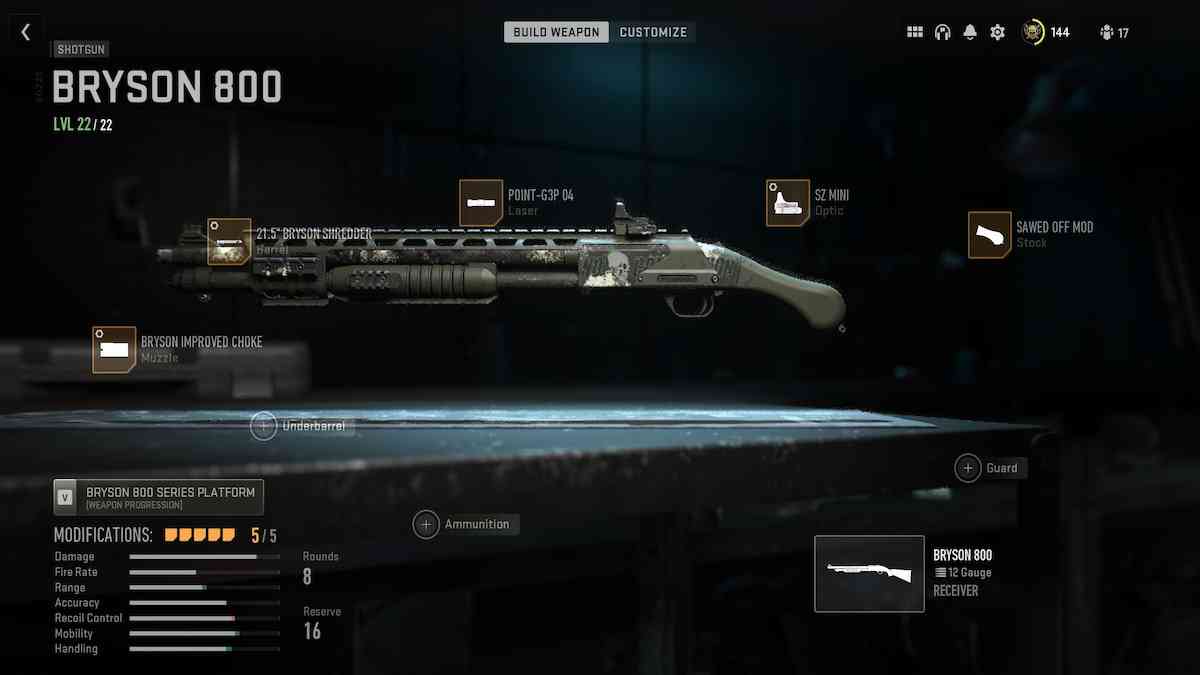Viewport: 1200px width, 675px height.
Task: Open the grid menu icon
Action: point(915,32)
